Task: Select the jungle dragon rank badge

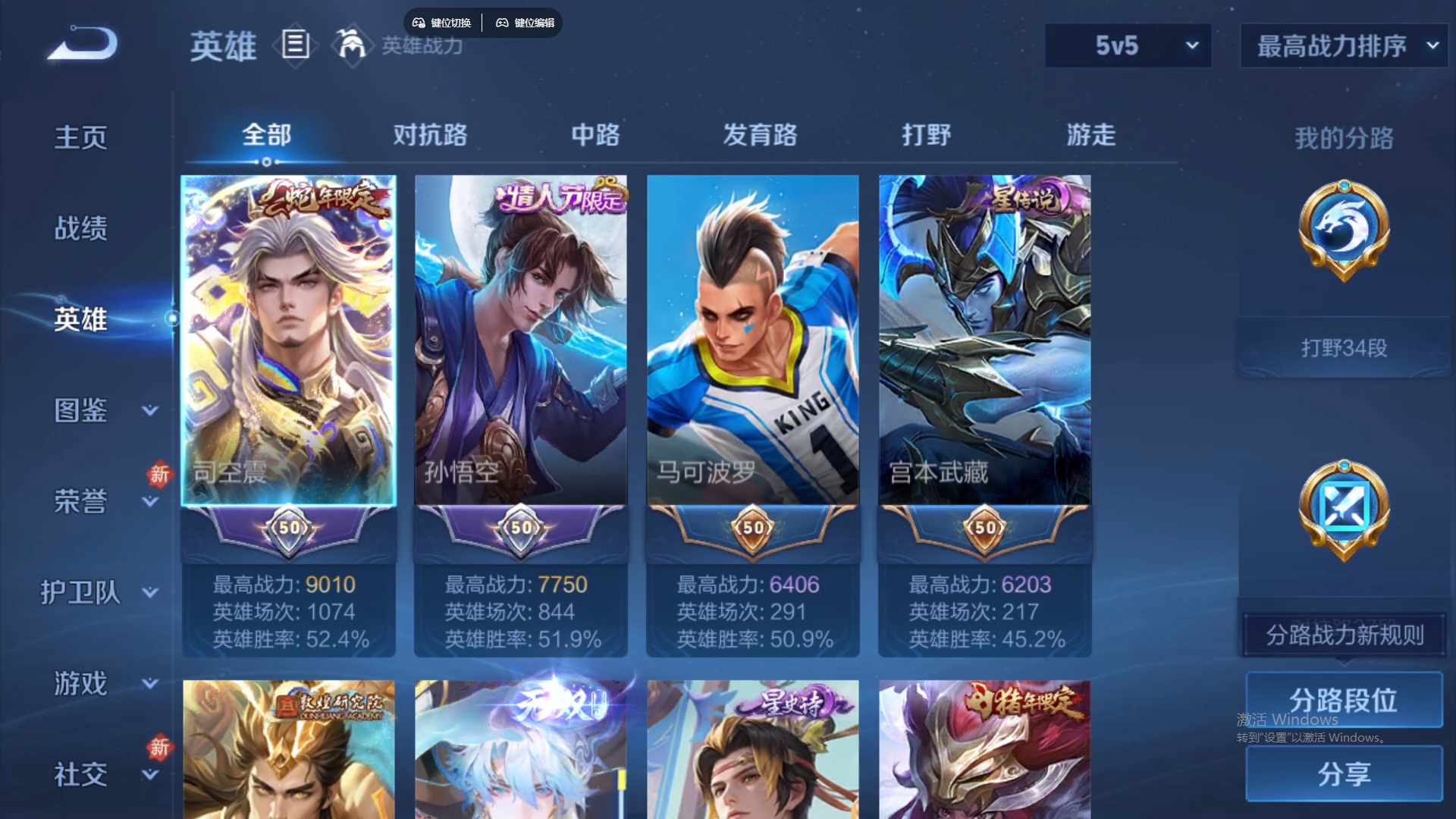Action: [x=1342, y=233]
